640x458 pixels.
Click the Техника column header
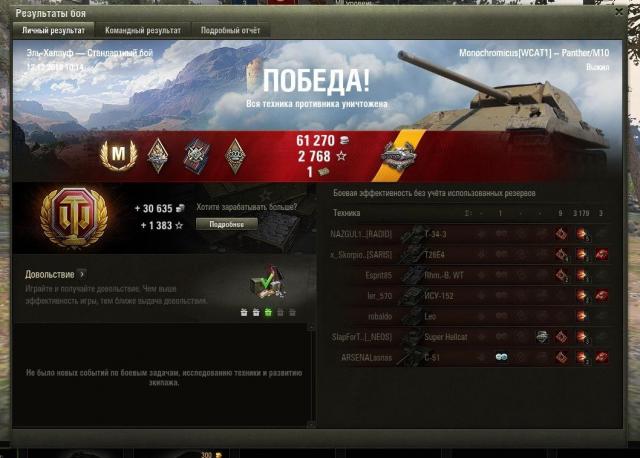347,213
